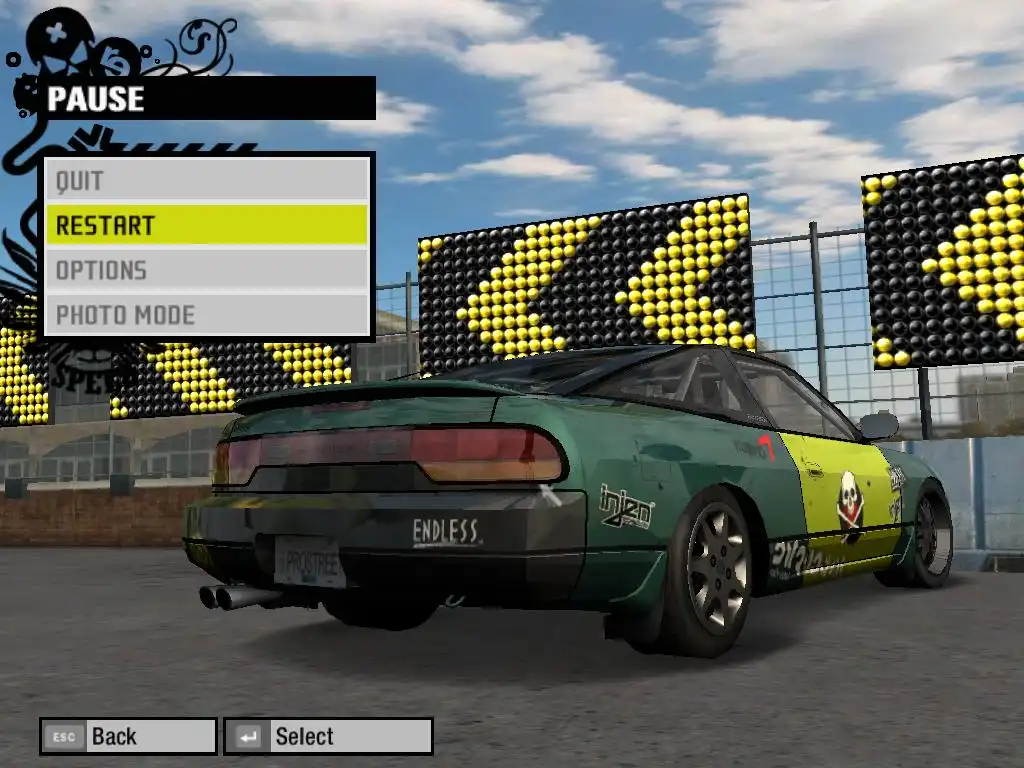
Task: Enter Photo Mode
Action: coord(206,315)
